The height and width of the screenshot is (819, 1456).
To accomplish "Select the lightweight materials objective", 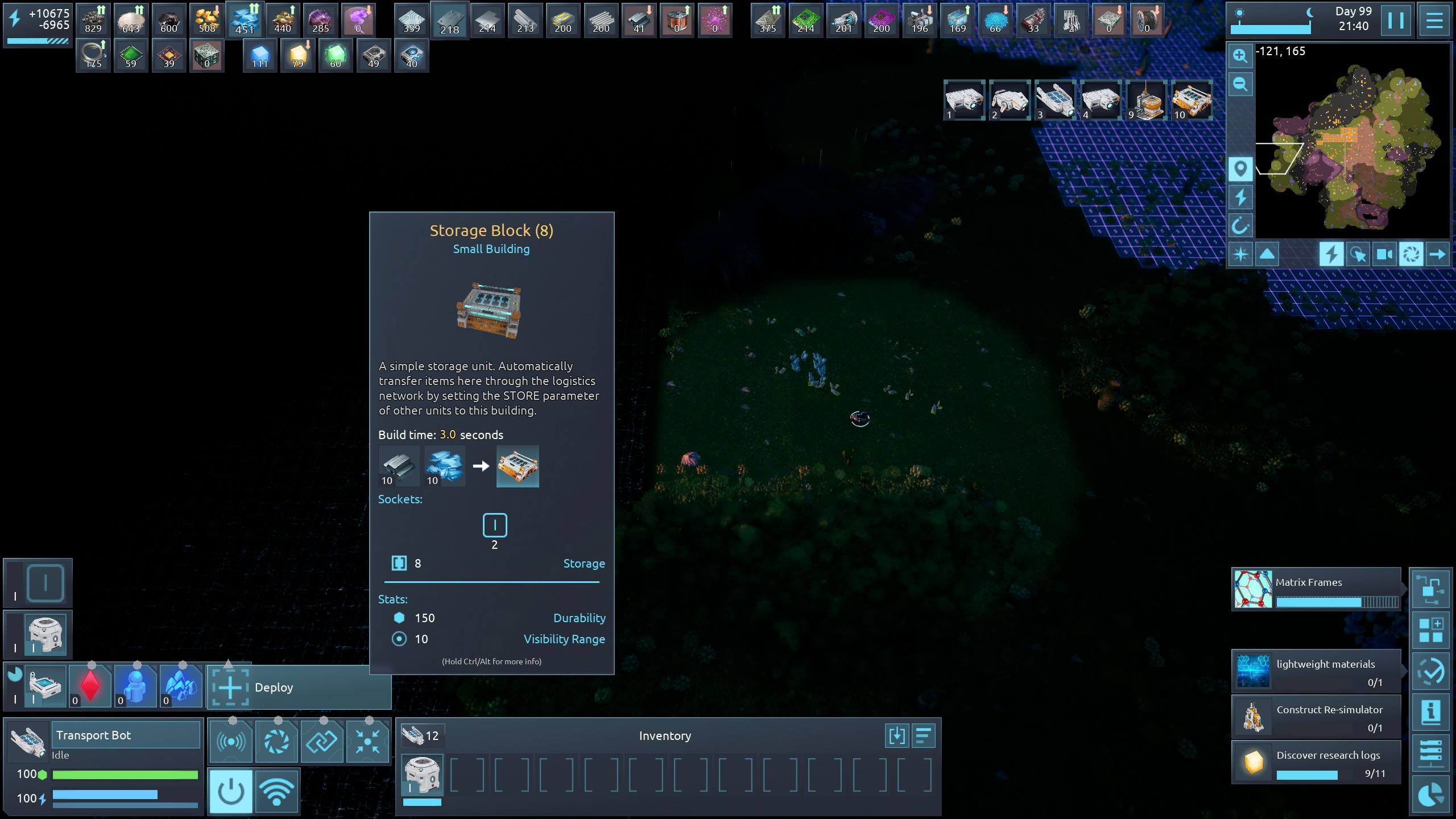I will pos(1316,671).
